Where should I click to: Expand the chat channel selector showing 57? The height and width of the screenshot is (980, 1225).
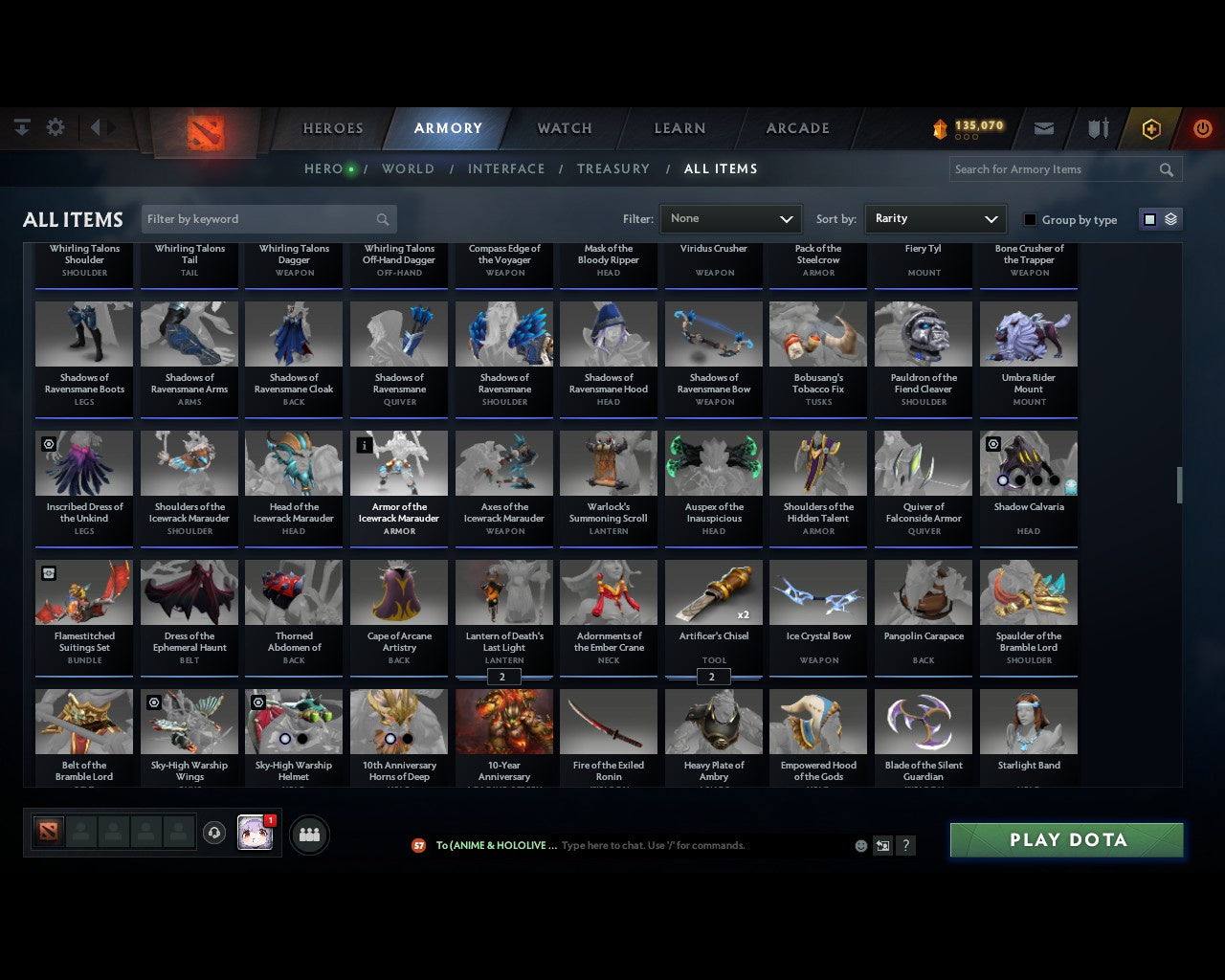[418, 845]
